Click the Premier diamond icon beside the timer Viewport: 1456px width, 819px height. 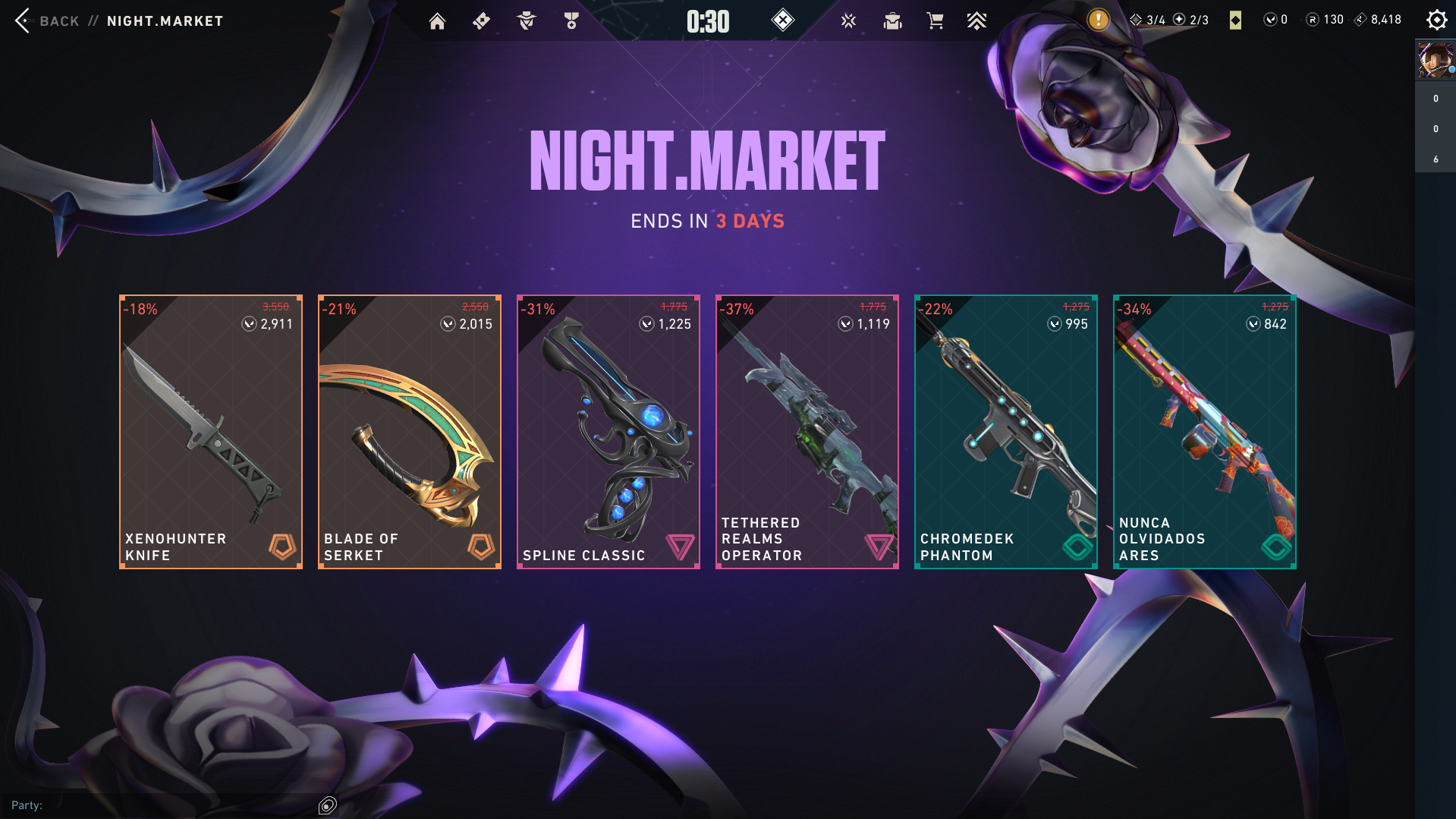(783, 20)
